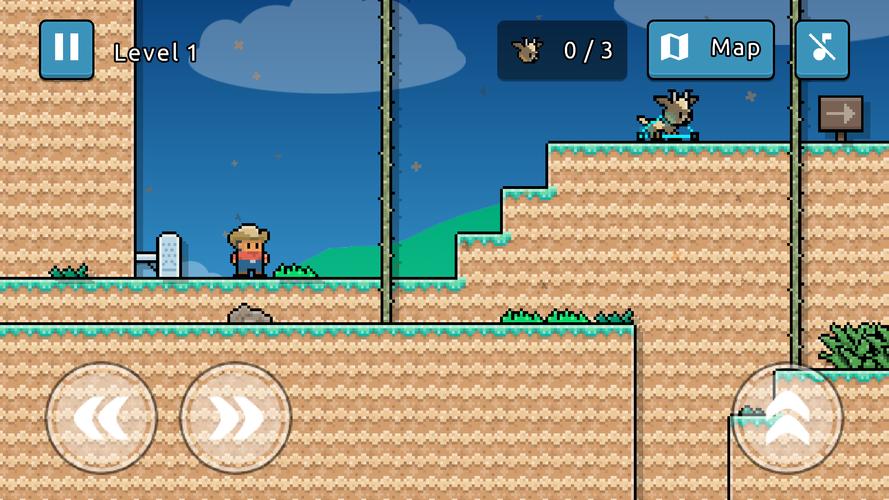The width and height of the screenshot is (889, 500).
Task: Tap the move left arrow button
Action: click(x=101, y=417)
